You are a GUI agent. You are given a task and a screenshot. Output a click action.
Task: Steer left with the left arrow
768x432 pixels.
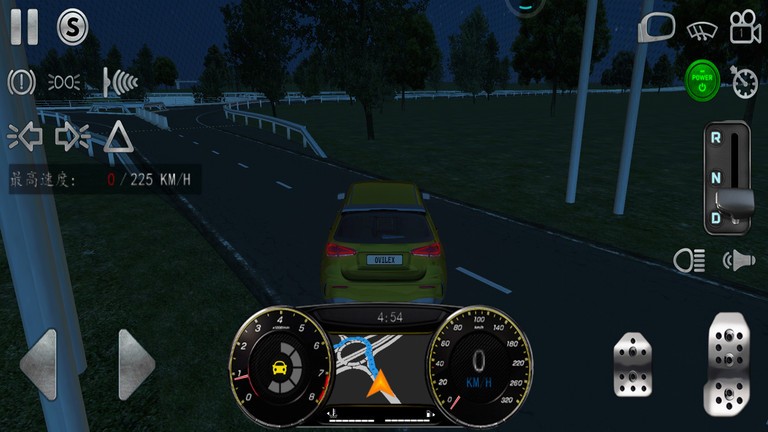pyautogui.click(x=38, y=364)
